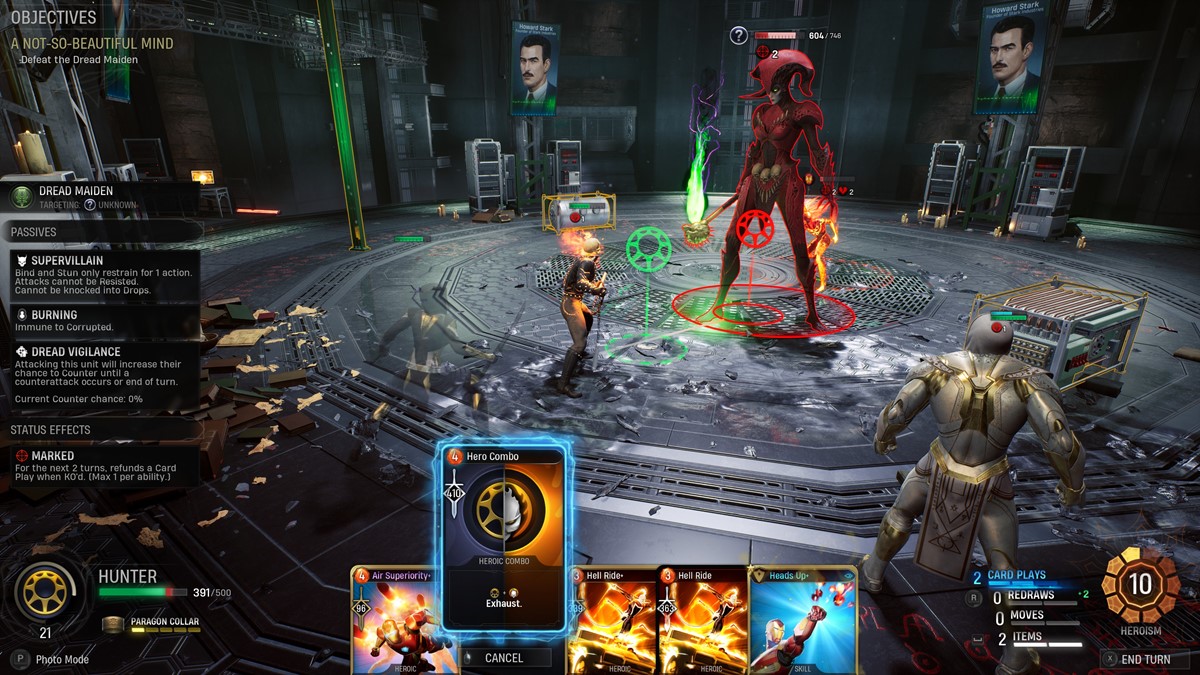1200x675 pixels.
Task: End the current turn
Action: click(x=1144, y=659)
